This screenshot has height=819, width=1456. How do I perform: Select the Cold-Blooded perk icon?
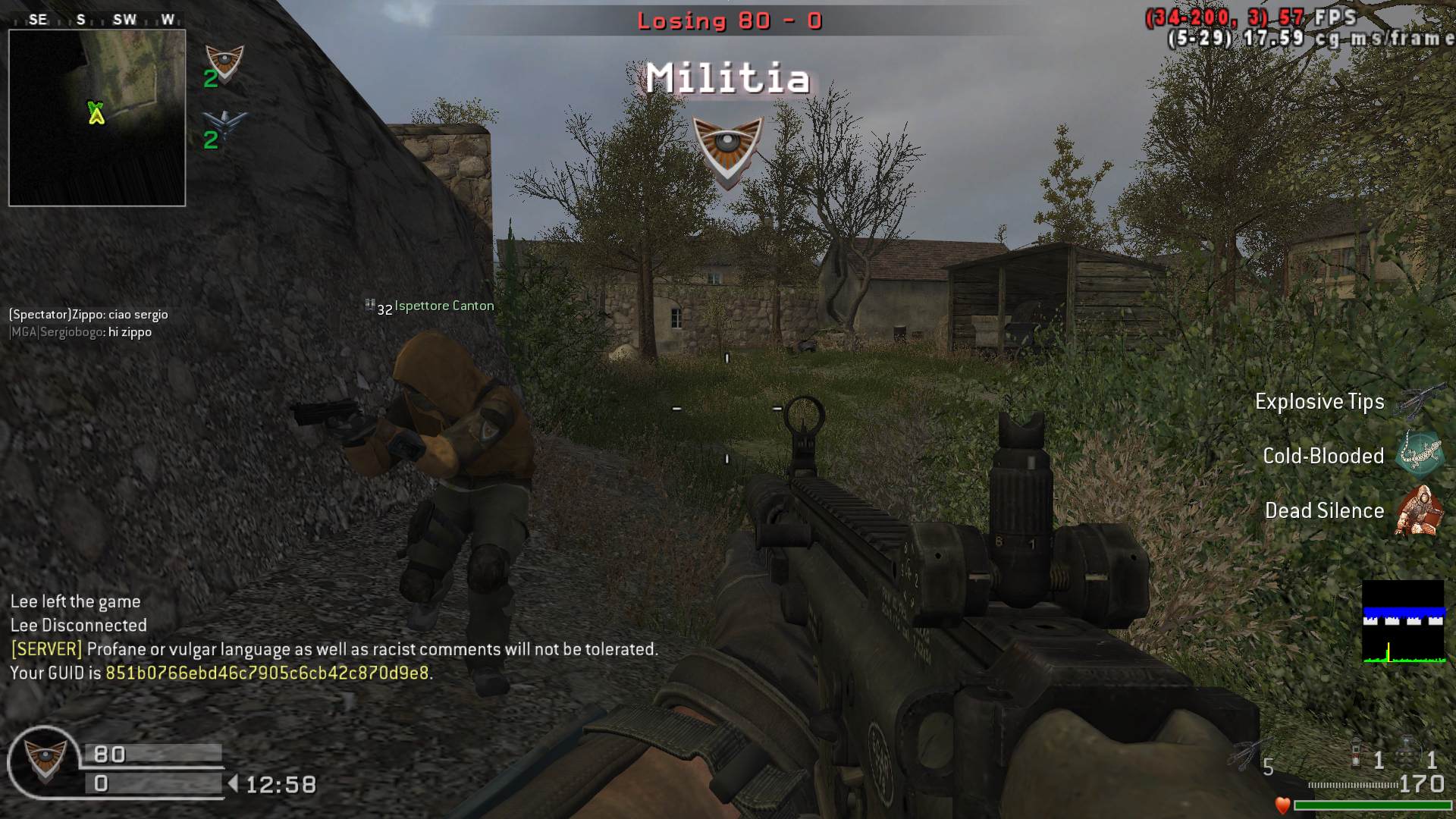coord(1420,454)
